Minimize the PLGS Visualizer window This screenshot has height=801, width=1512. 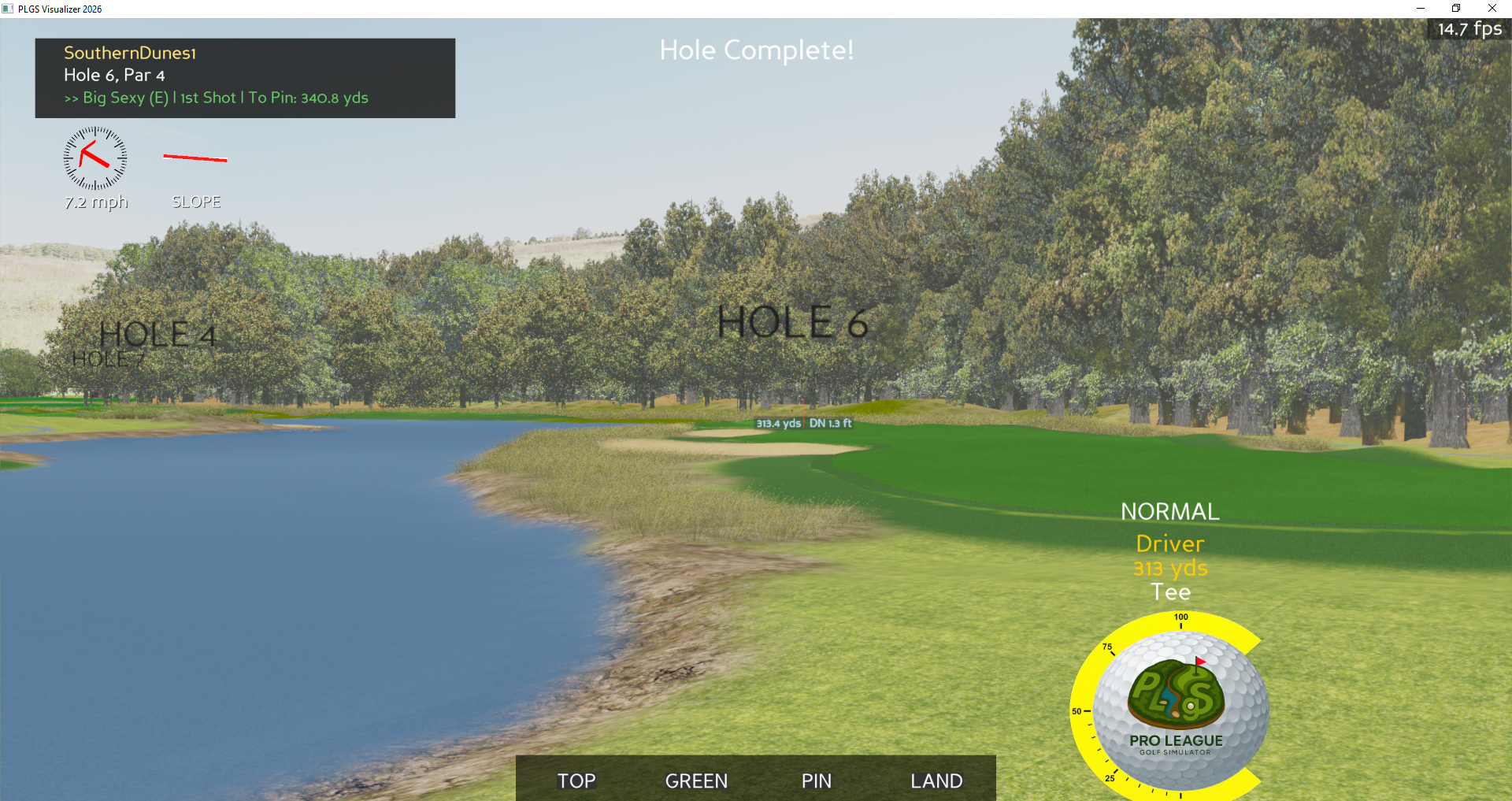[1421, 9]
